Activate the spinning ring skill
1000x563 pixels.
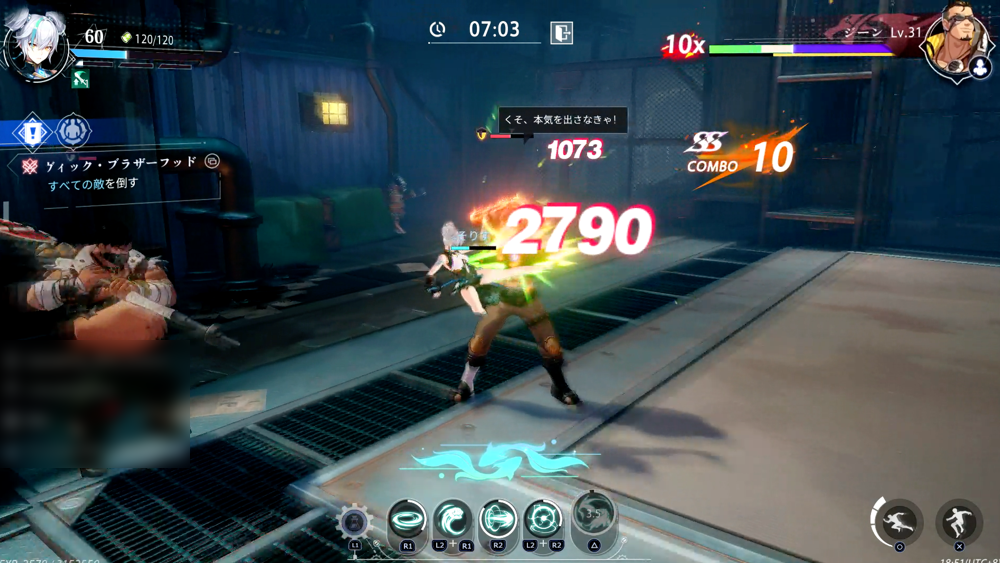pos(407,519)
